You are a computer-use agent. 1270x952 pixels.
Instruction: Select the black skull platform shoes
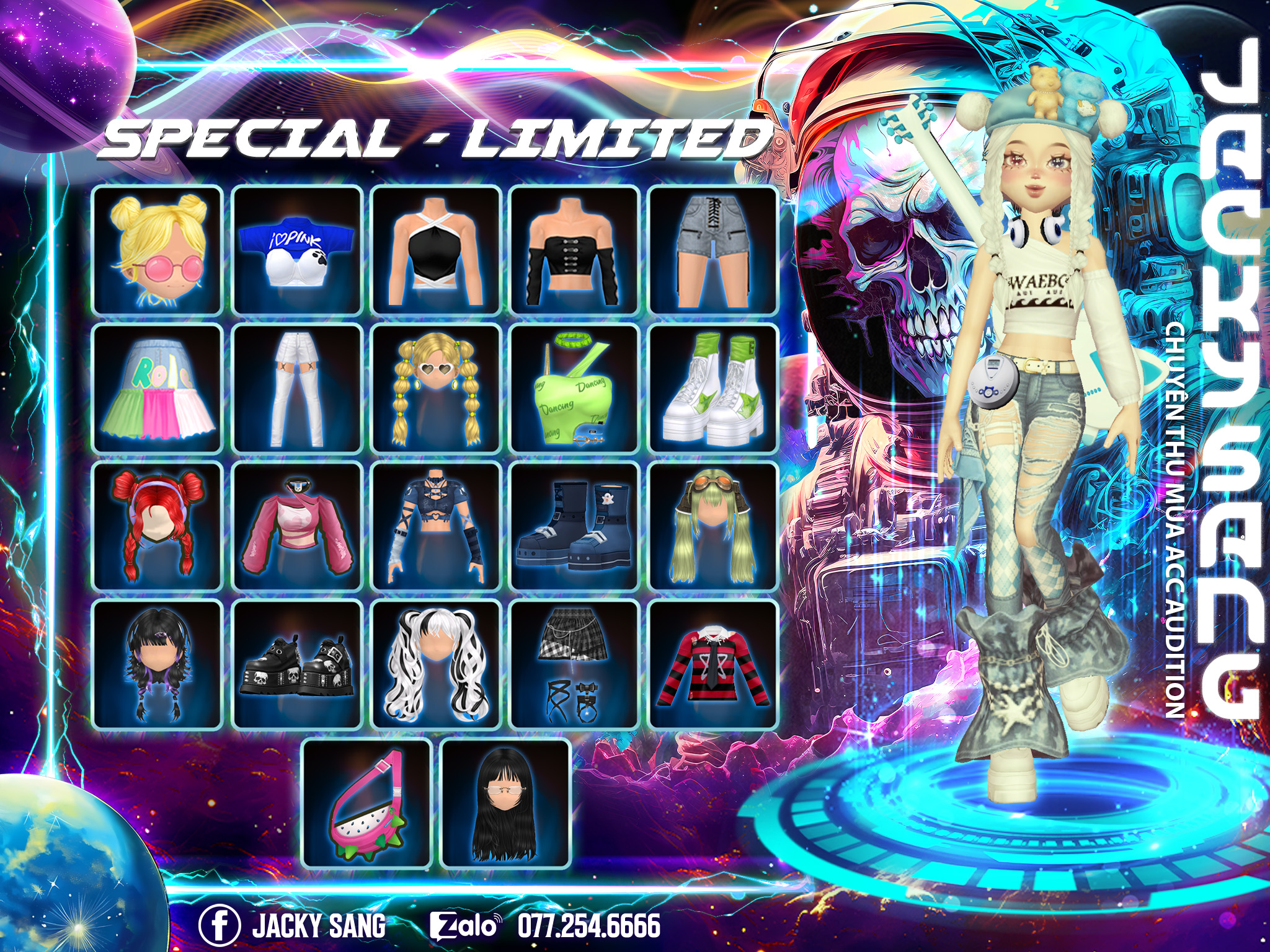[x=296, y=665]
